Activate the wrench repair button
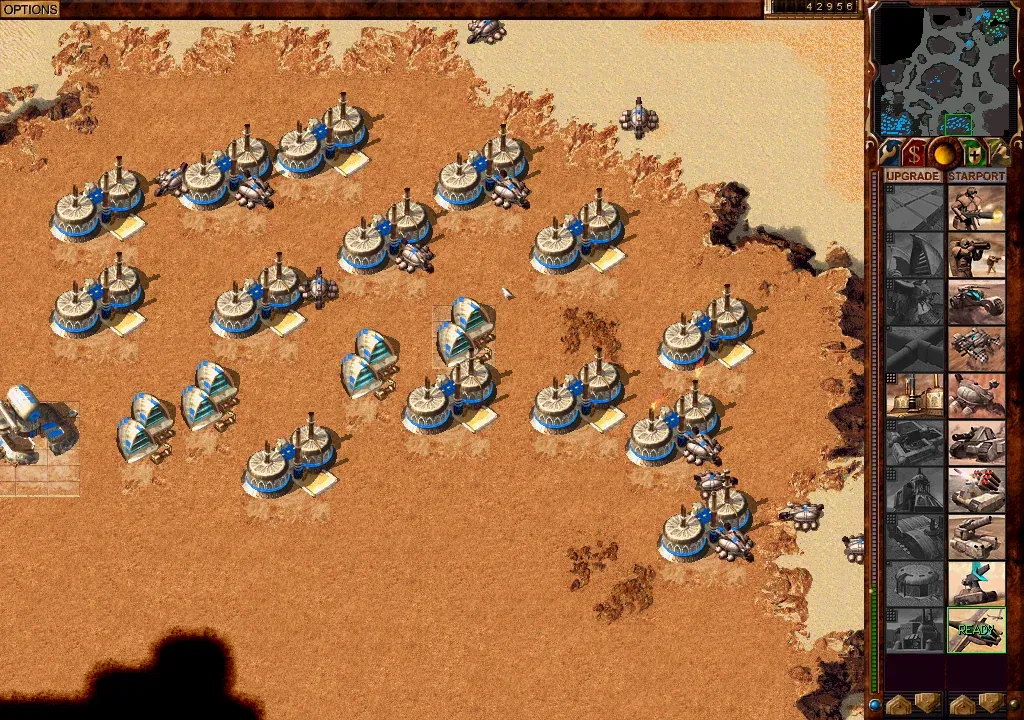Screen dimensions: 1024x720 tap(889, 153)
